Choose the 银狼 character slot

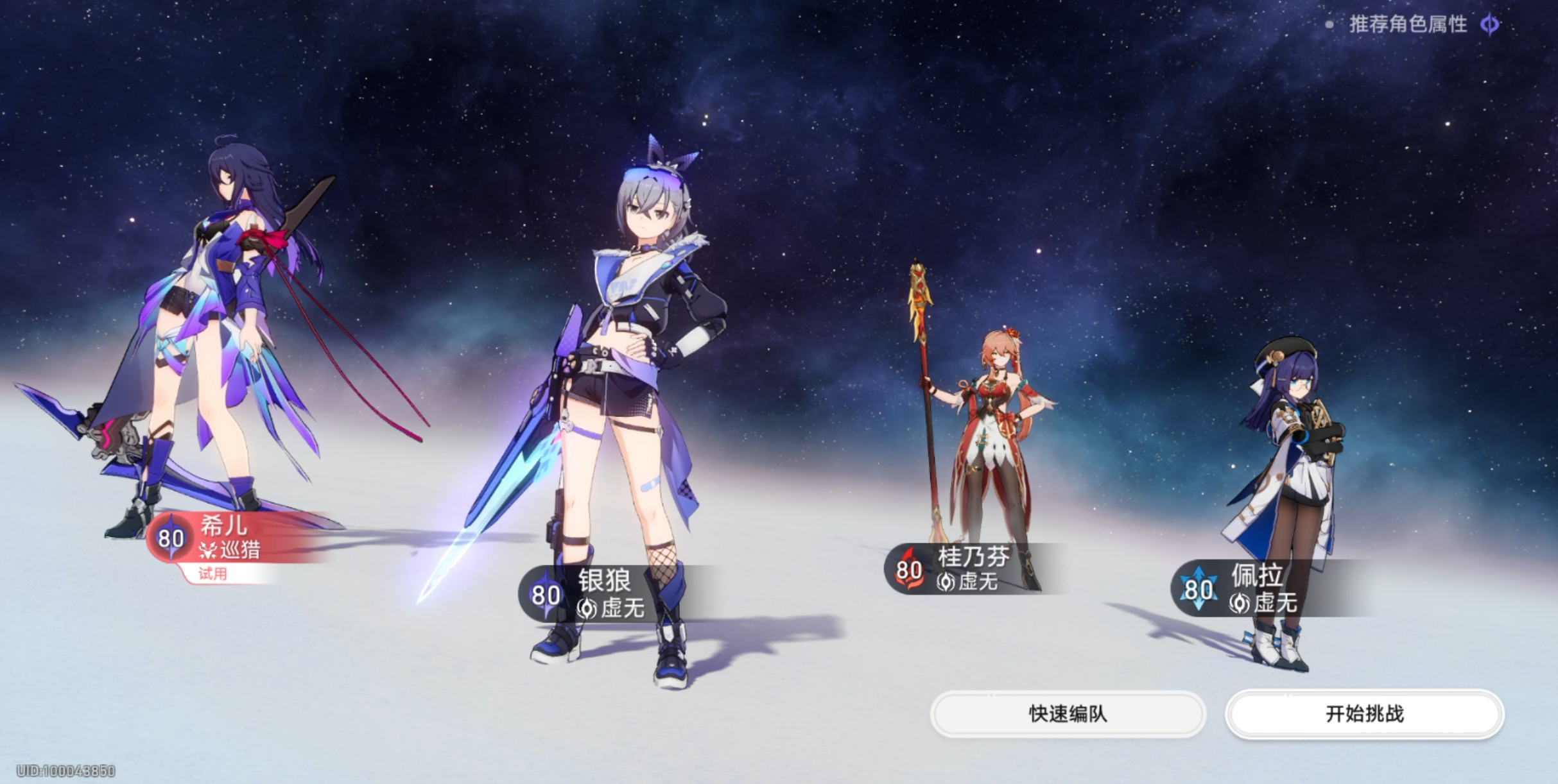603,593
